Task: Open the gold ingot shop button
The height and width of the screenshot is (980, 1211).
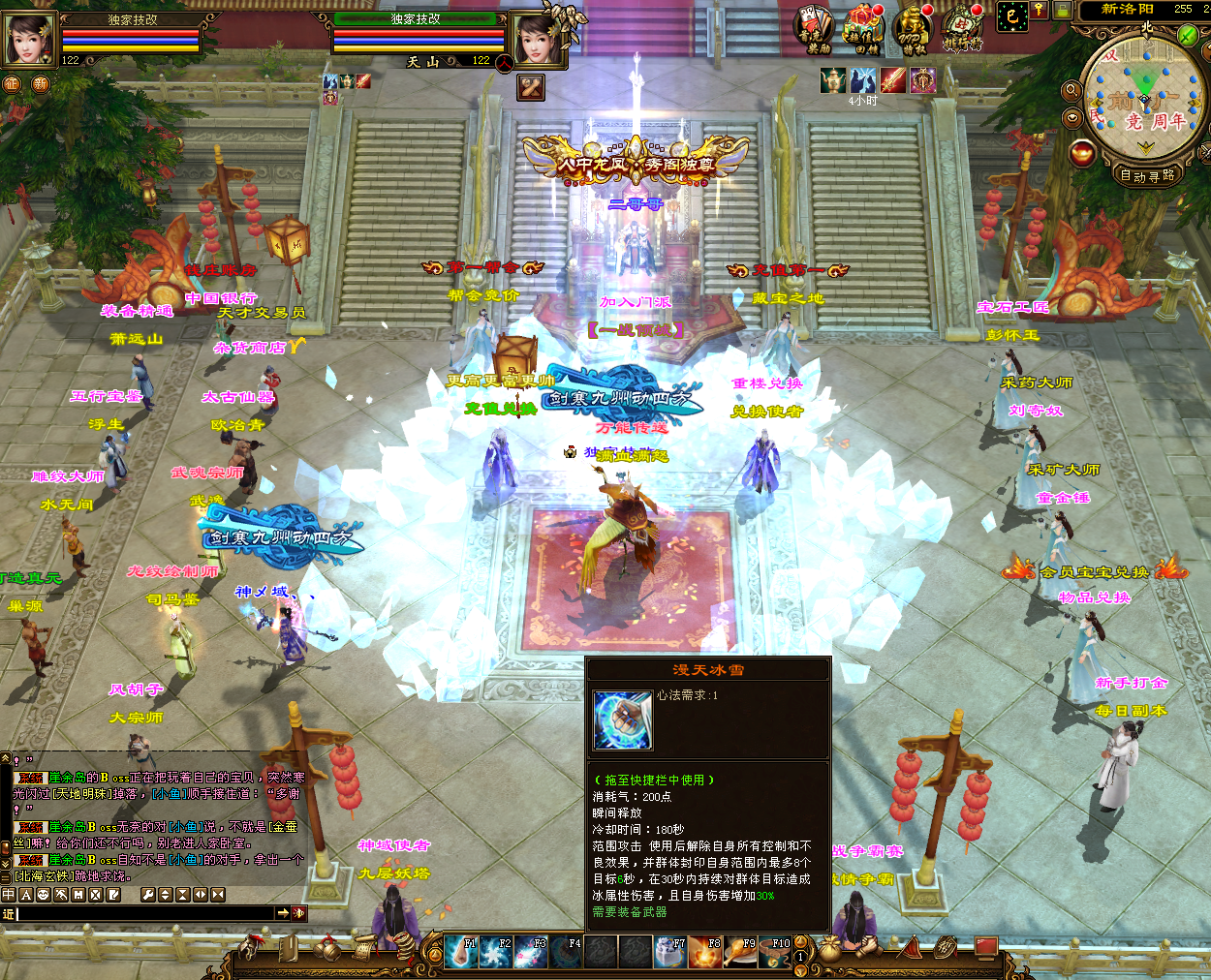Action: 1082,153
